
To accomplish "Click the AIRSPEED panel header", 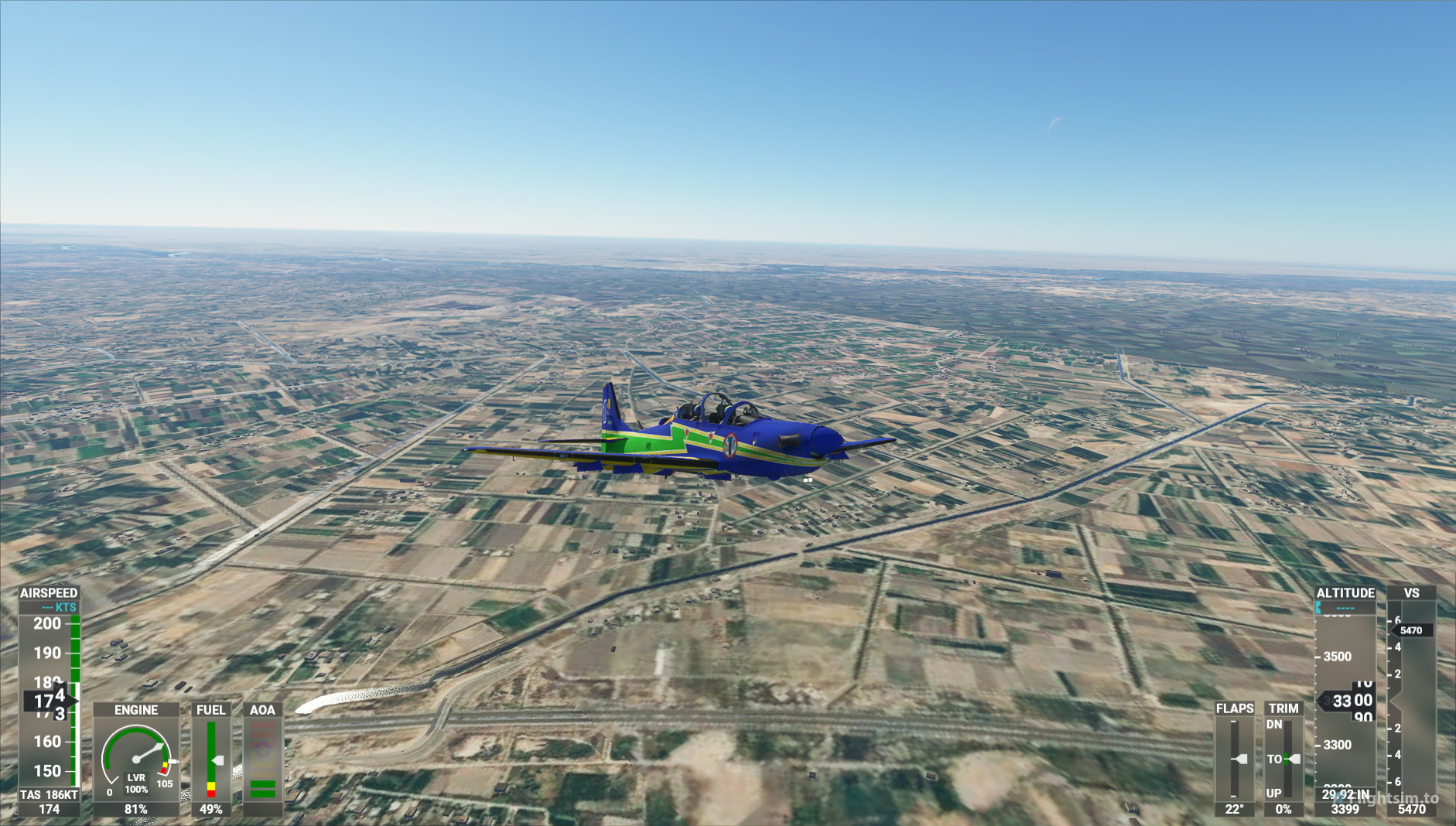I will click(48, 591).
